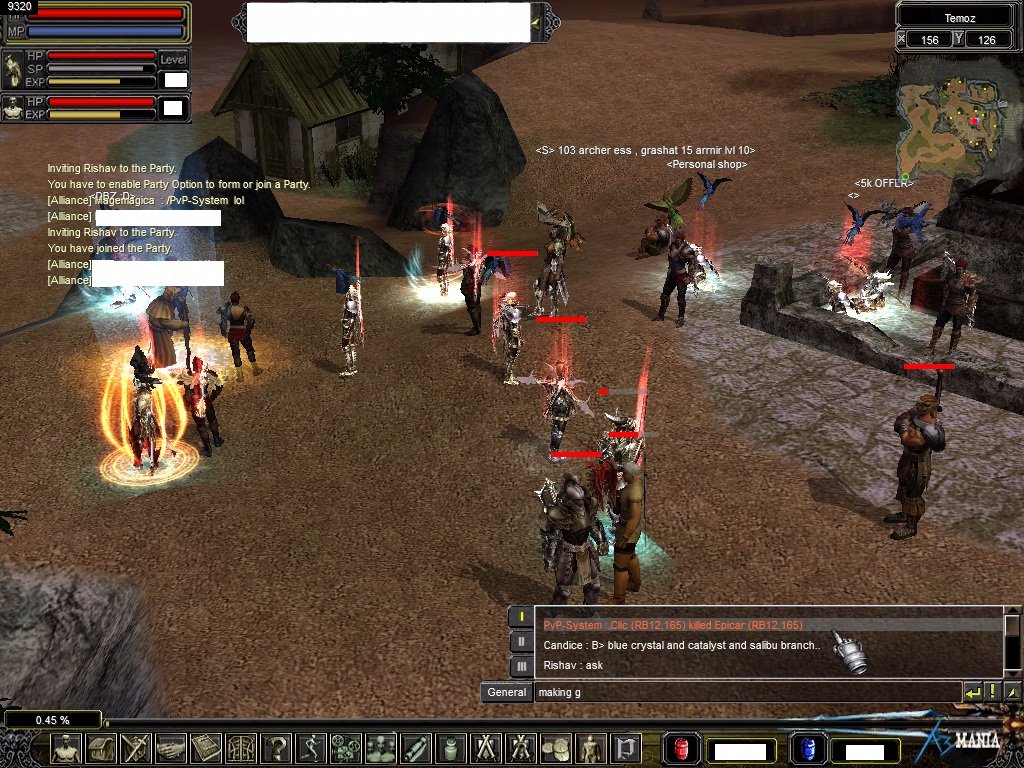
Task: Click the handshake trade icon
Action: (x=171, y=748)
